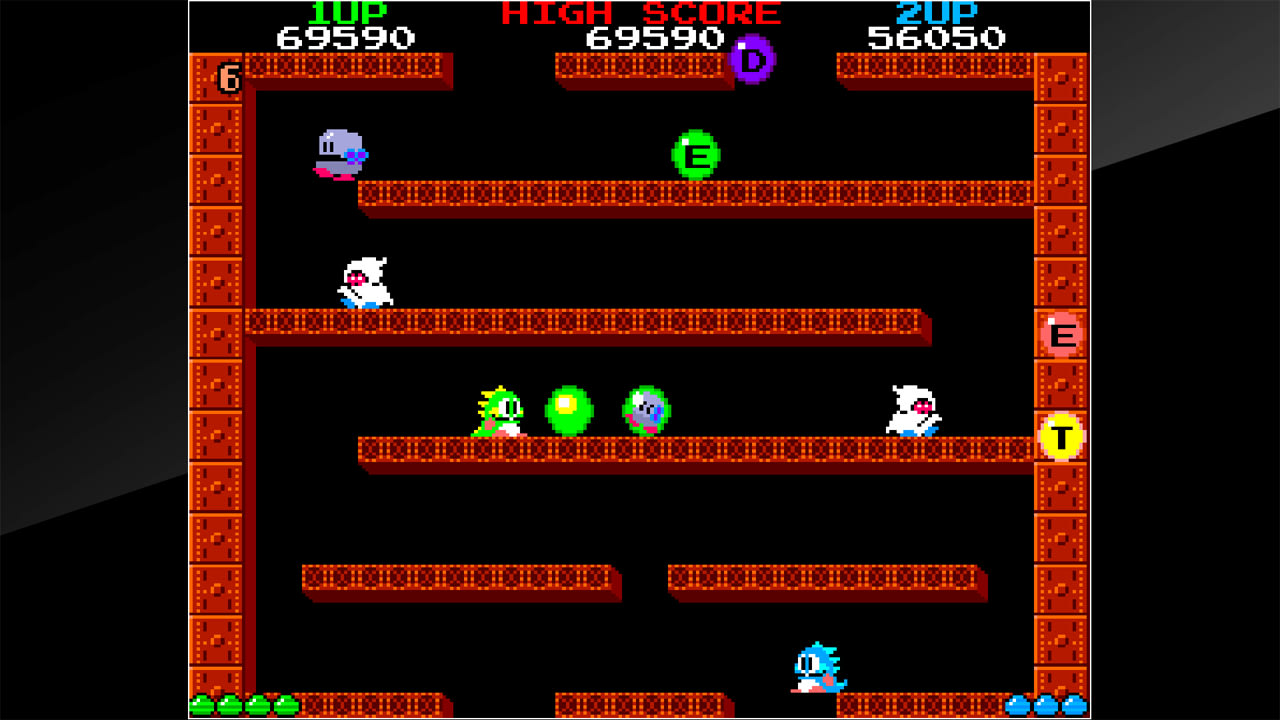Viewport: 1280px width, 720px height.
Task: Select the green dragon Bub character
Action: pyautogui.click(x=500, y=413)
